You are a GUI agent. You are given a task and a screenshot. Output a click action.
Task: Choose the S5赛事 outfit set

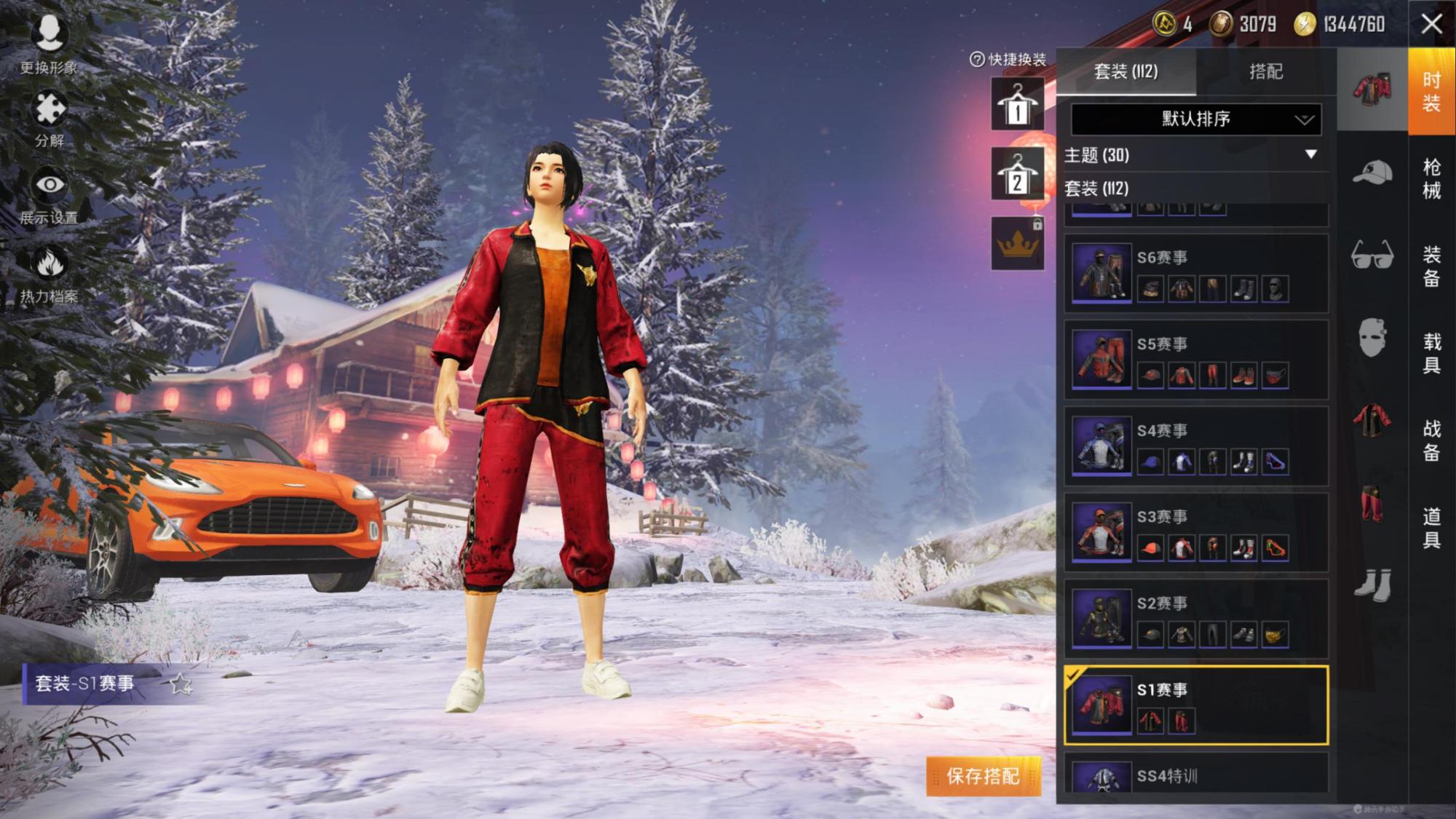[1195, 360]
